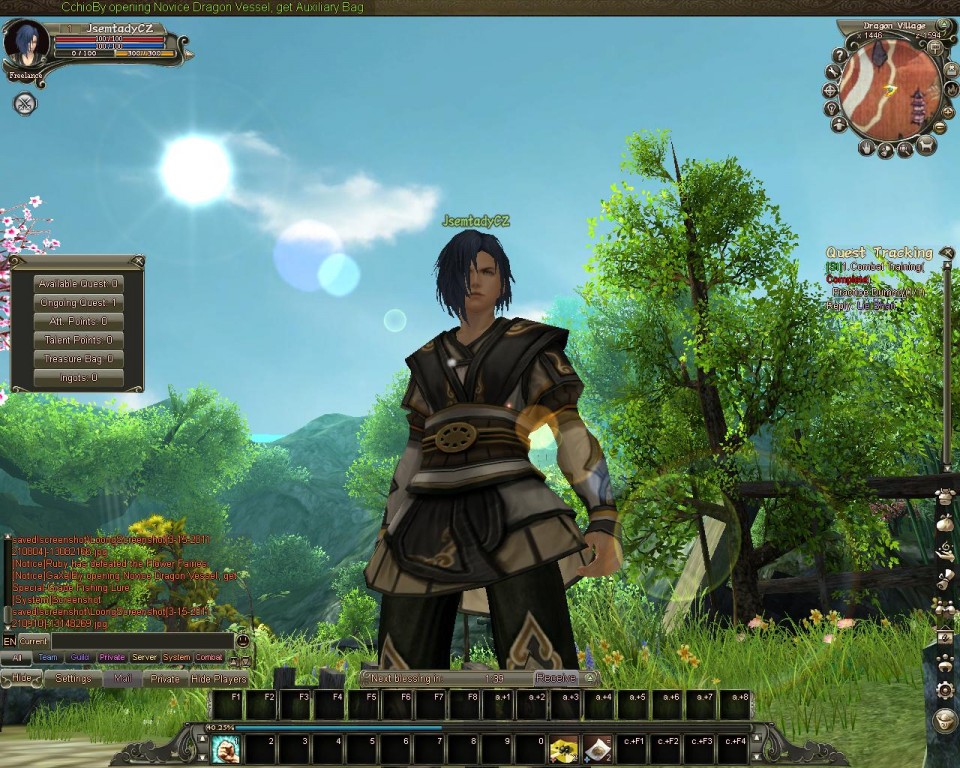Screen dimensions: 960x768
Task: Zoom out the minimap with minus button
Action: [940, 127]
